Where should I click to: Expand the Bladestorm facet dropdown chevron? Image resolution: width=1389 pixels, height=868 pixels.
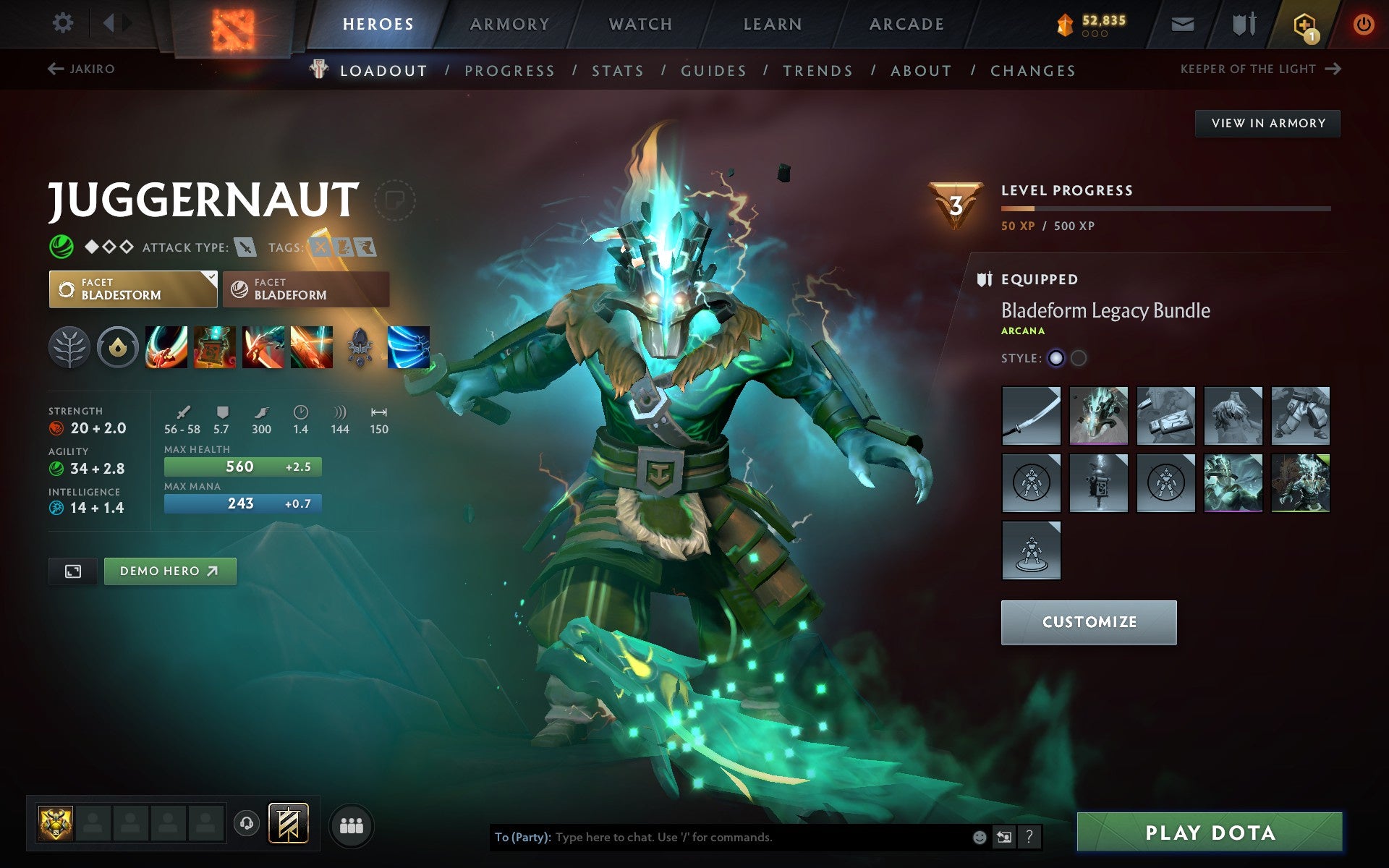click(211, 277)
